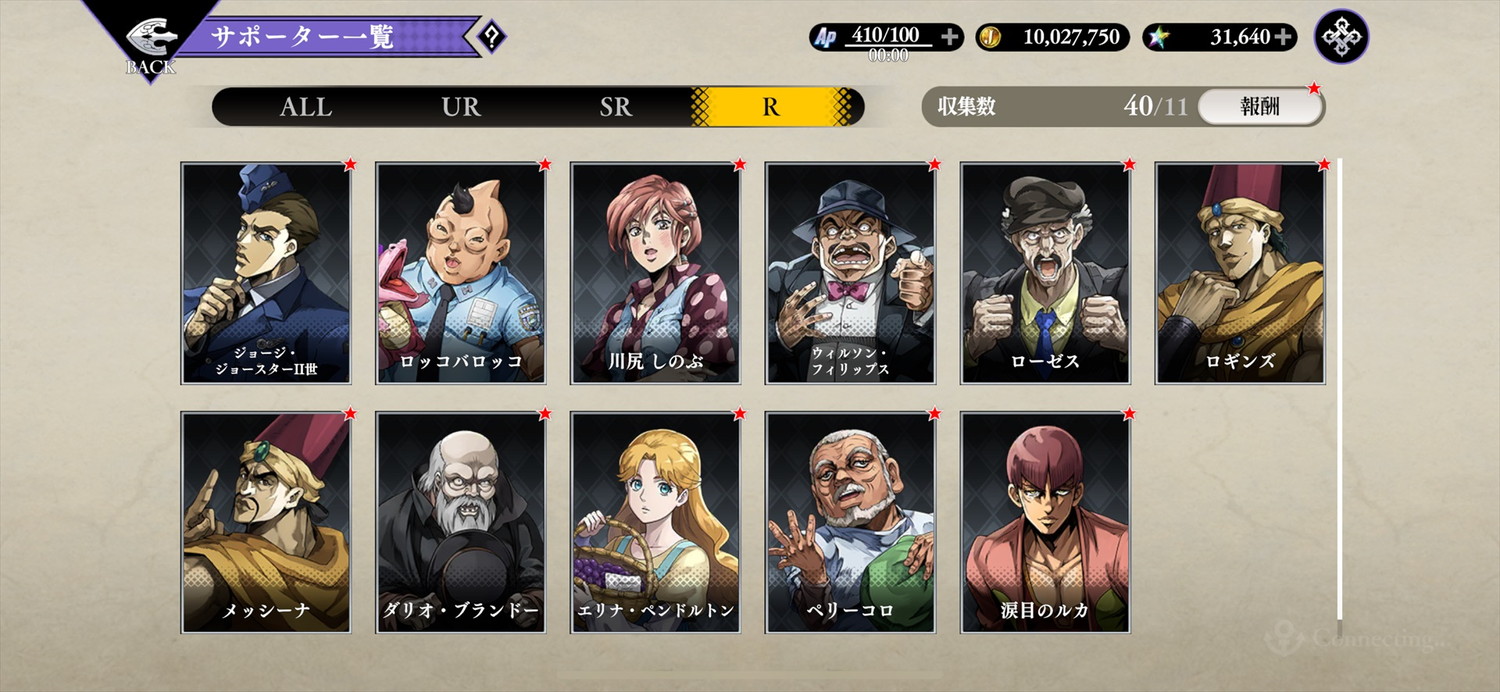Choose the ロギンズ supporter card

(1241, 273)
